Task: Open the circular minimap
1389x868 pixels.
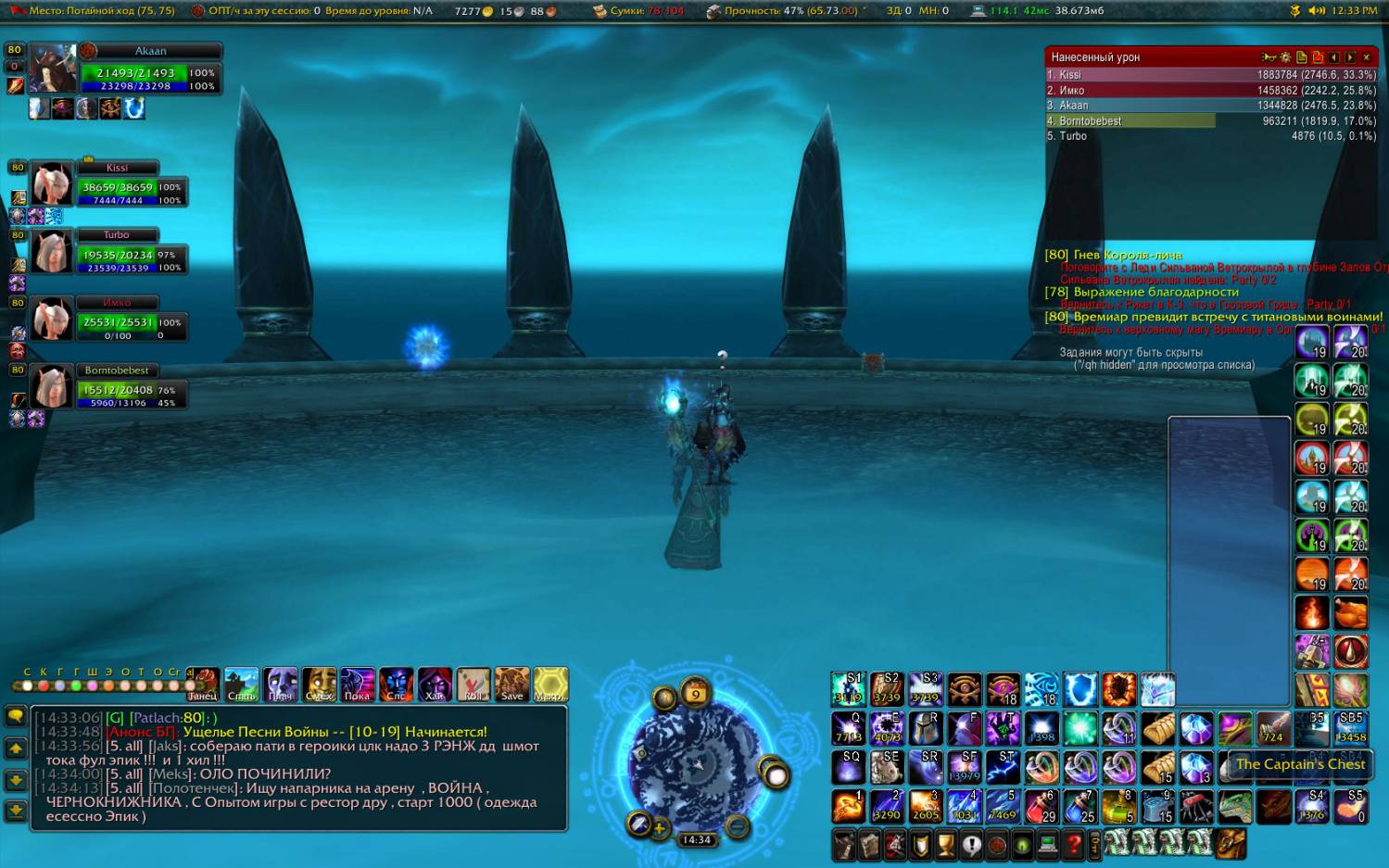Action: tap(695, 762)
